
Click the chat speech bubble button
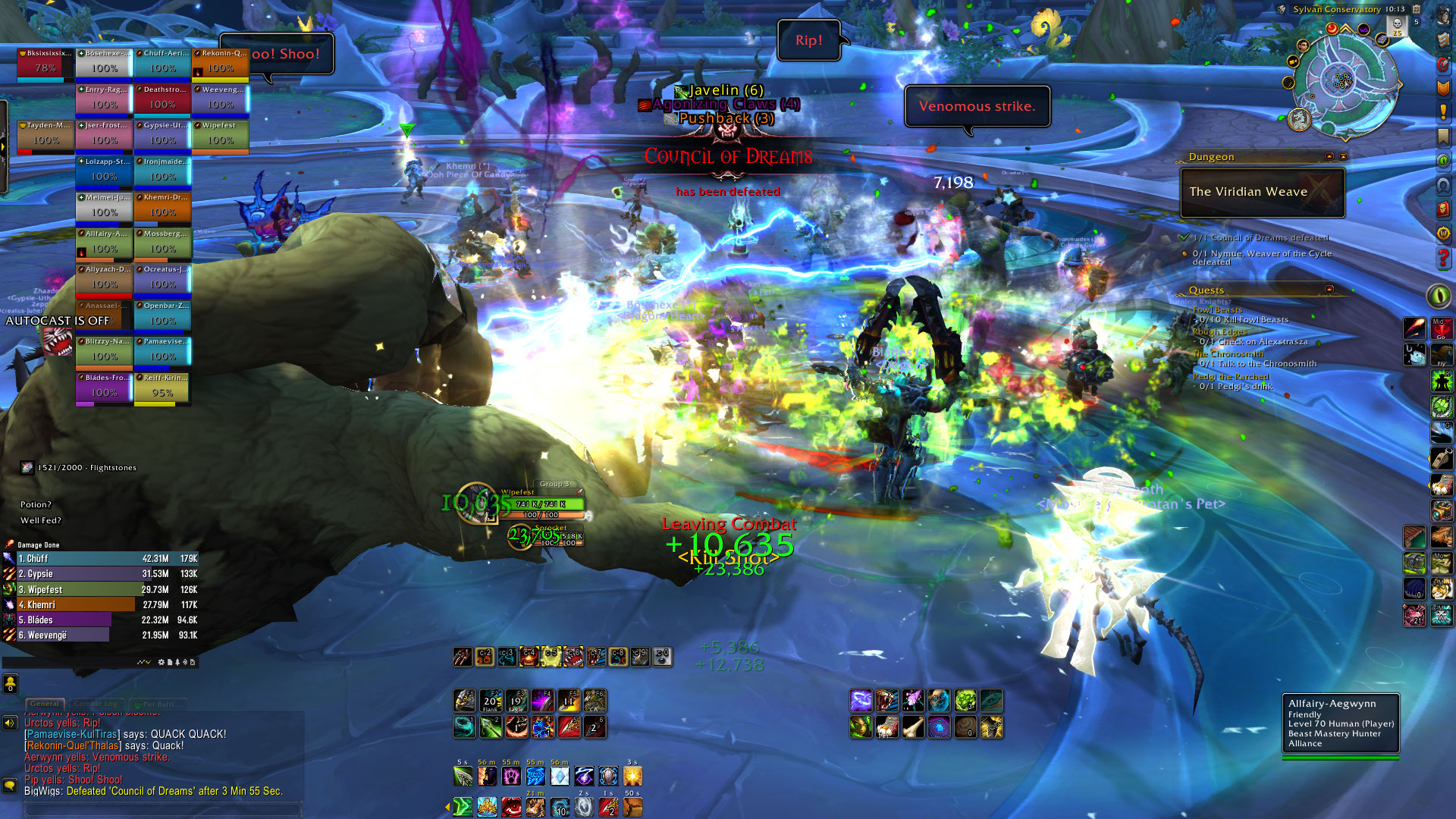(x=10, y=785)
